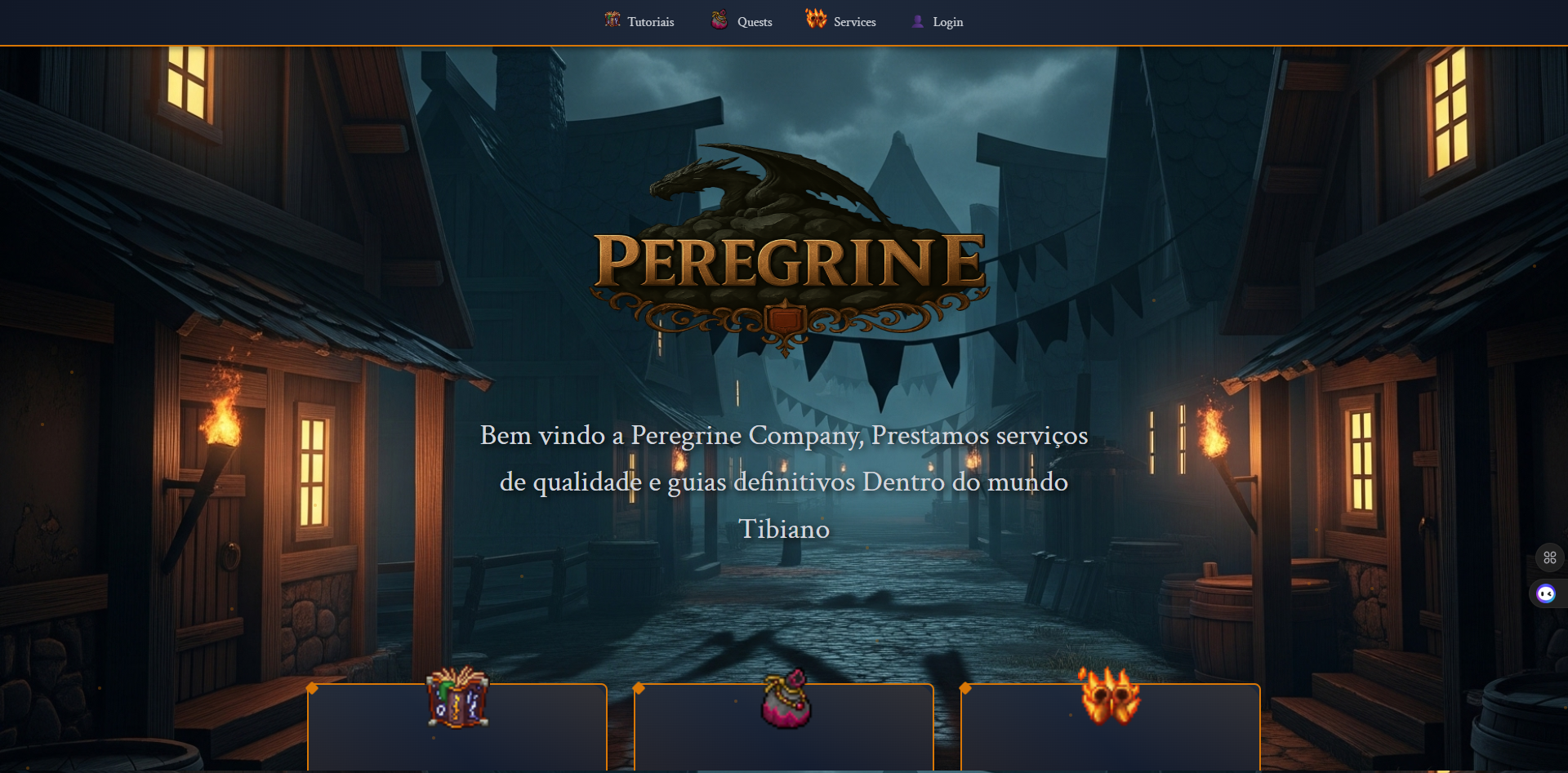Image resolution: width=1568 pixels, height=773 pixels.
Task: Click the orange diamond on the middle card
Action: click(x=640, y=688)
